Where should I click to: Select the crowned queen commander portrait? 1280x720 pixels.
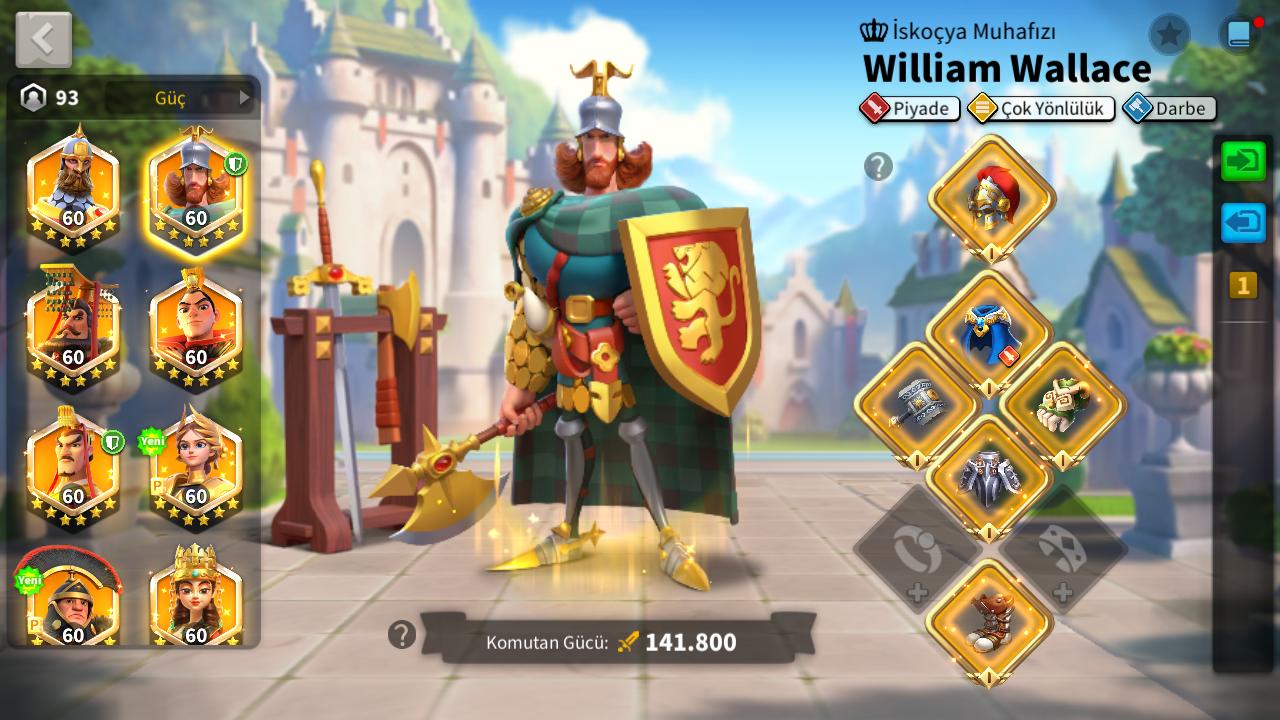point(196,598)
